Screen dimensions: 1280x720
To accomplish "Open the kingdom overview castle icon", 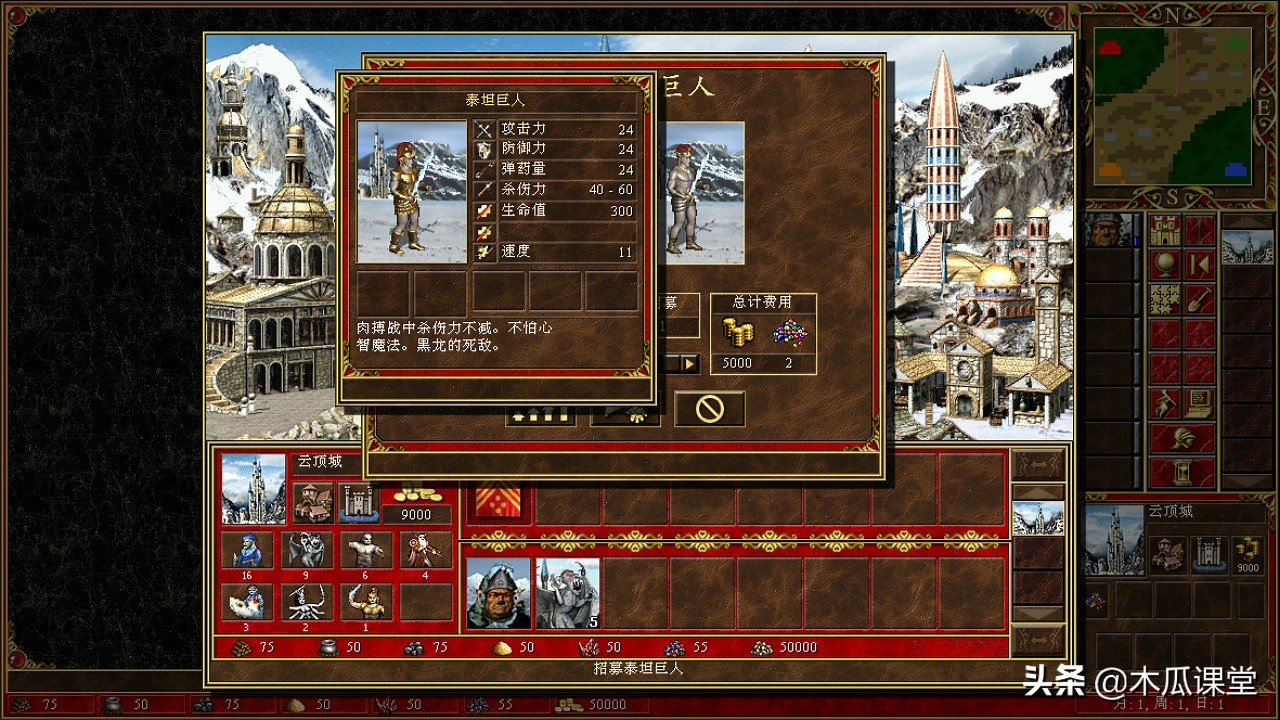I will (1164, 228).
